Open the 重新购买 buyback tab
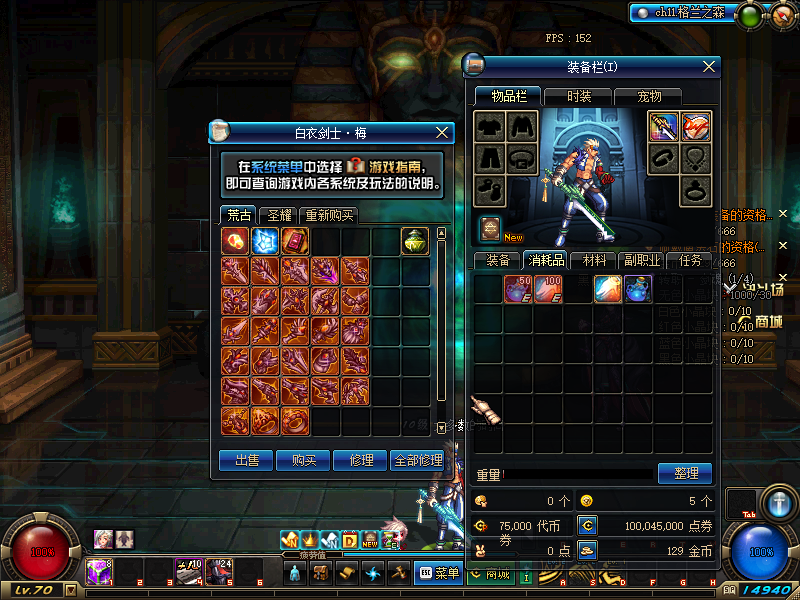Image resolution: width=800 pixels, height=600 pixels. click(328, 215)
